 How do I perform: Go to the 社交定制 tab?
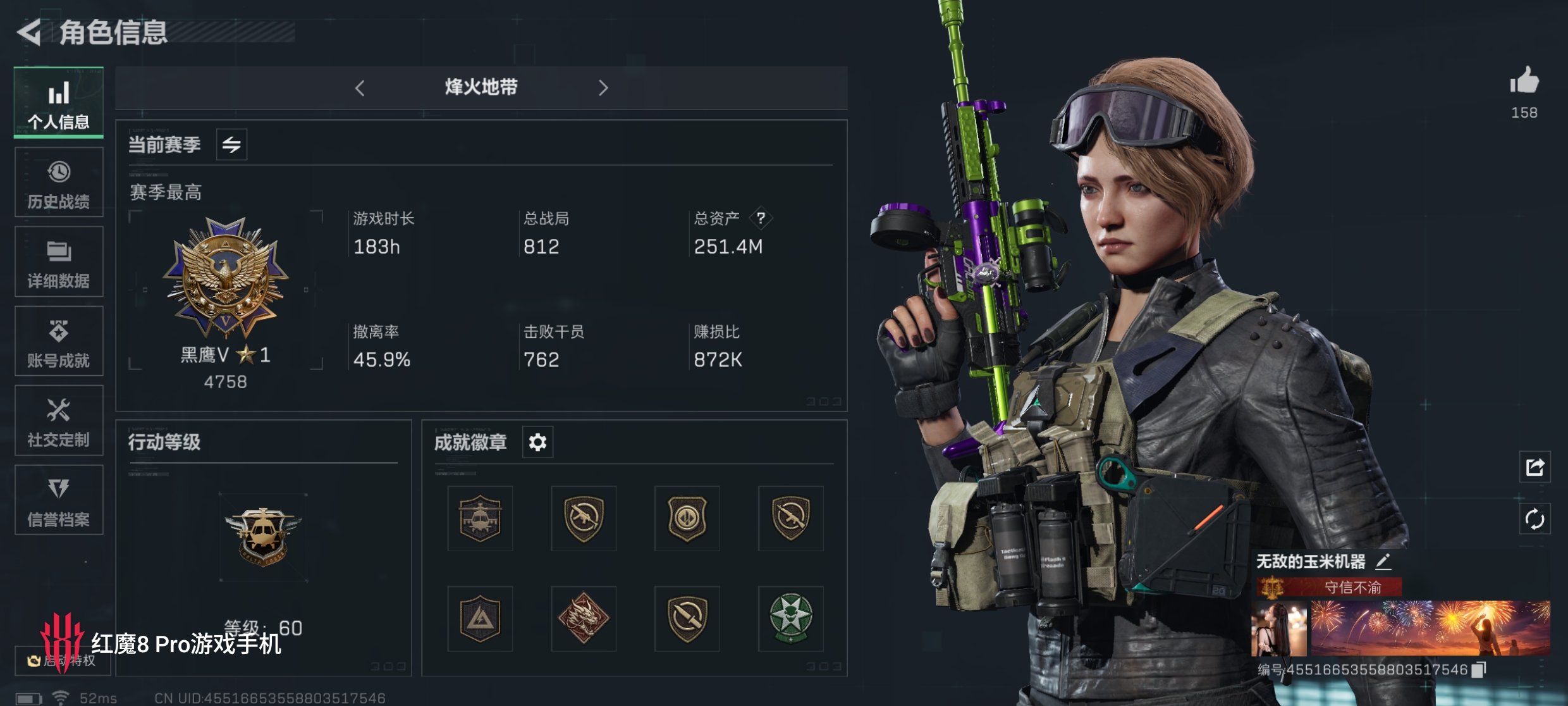tap(59, 421)
